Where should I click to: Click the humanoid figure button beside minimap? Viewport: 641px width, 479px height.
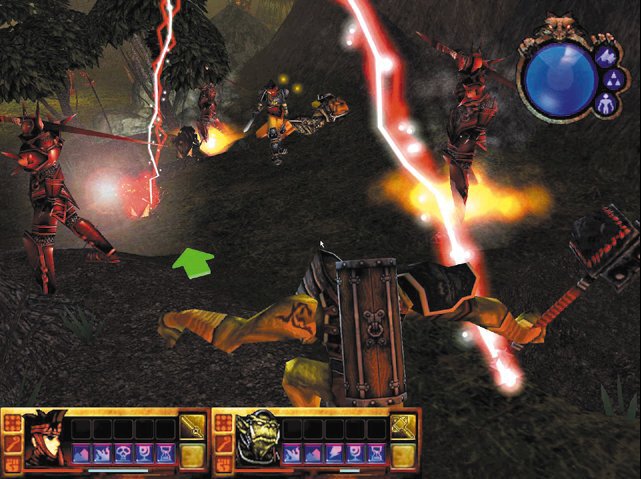pos(605,102)
